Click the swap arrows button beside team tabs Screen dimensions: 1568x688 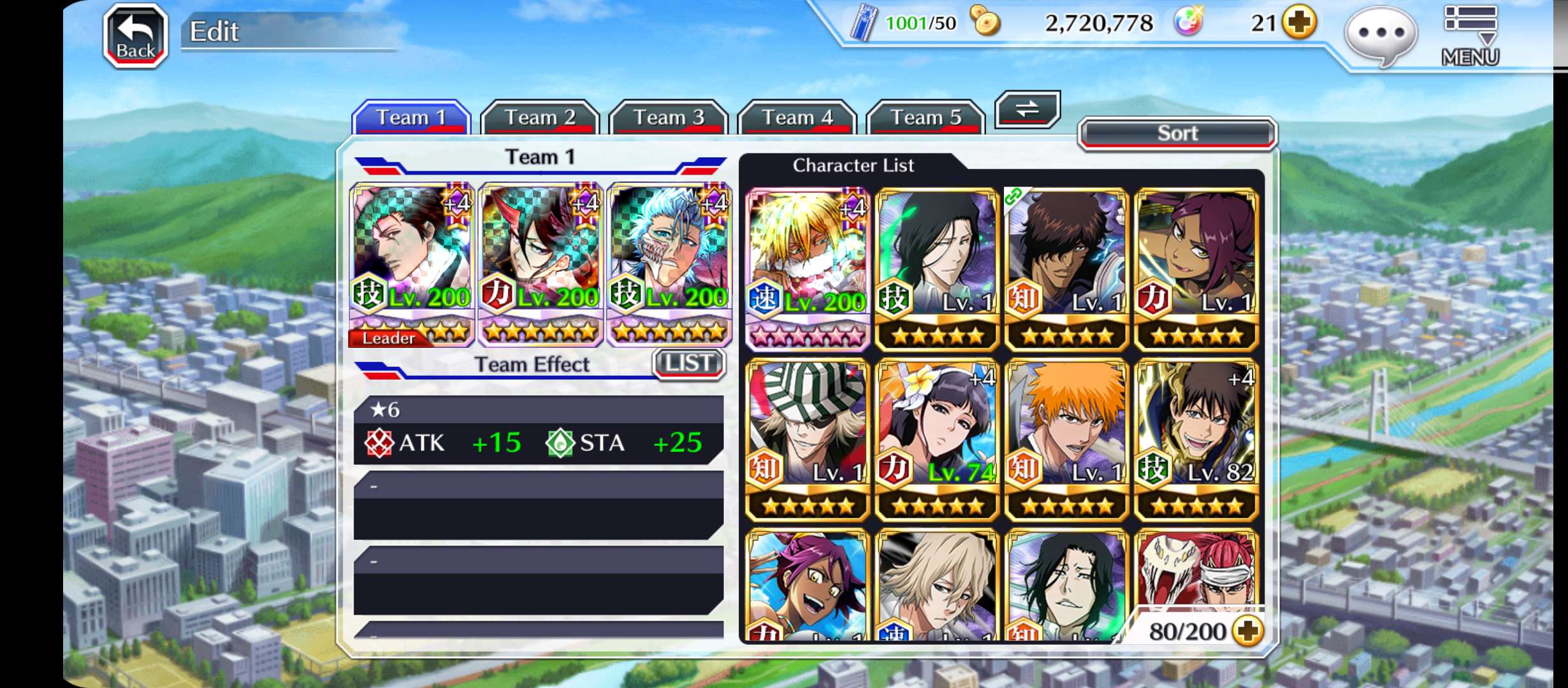coord(1027,110)
